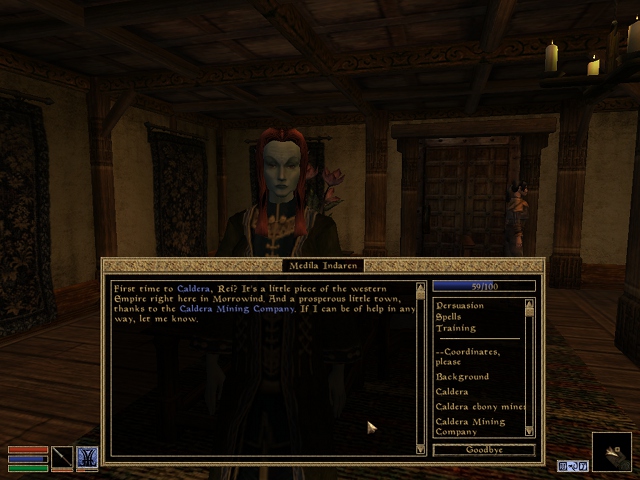640x480 pixels.
Task: Ask about "--Coordinates, please" topic
Action: click(x=468, y=357)
